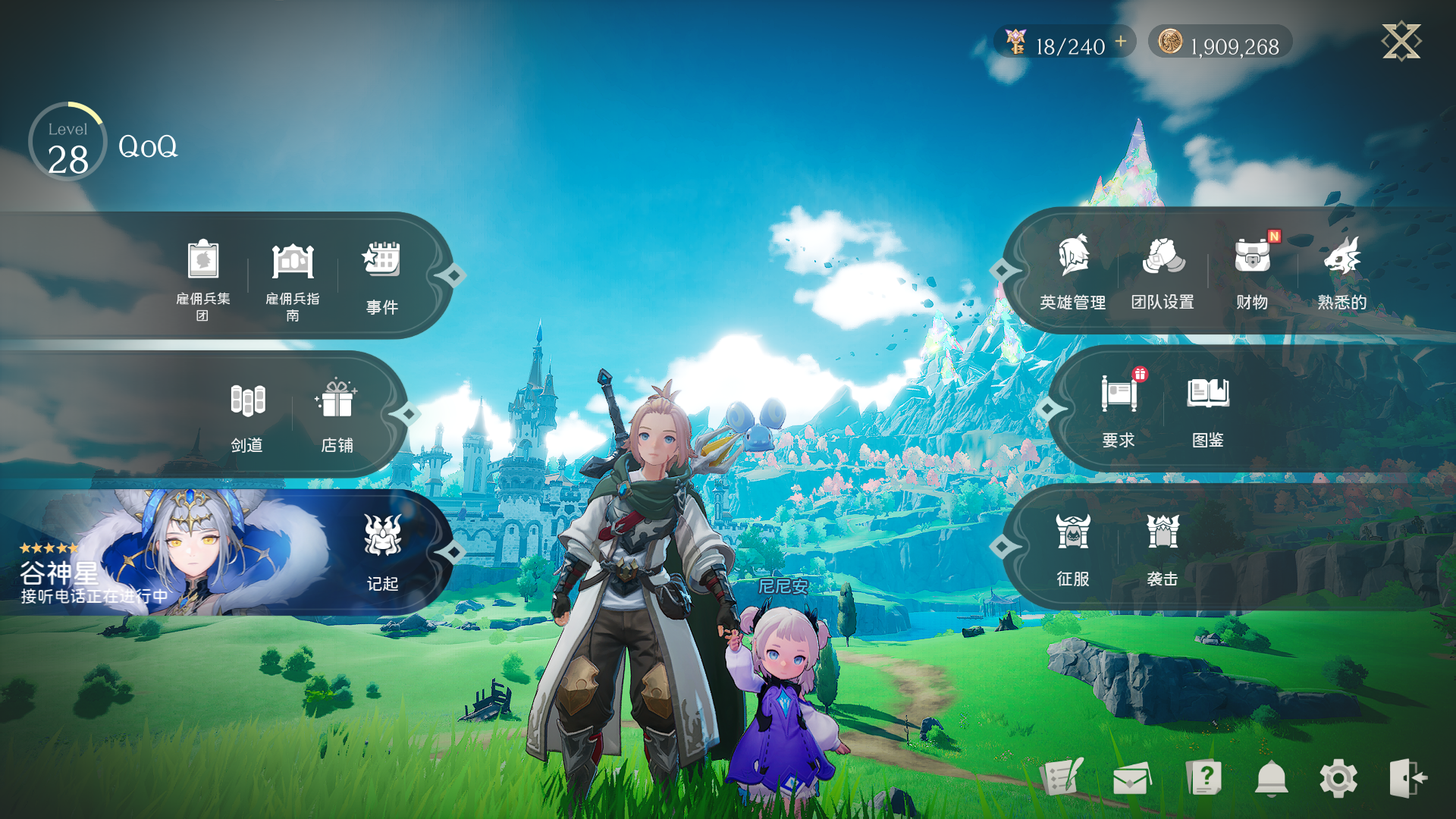Screen dimensions: 1456x819
Task: Select the 剑道 menu entry
Action: [247, 416]
